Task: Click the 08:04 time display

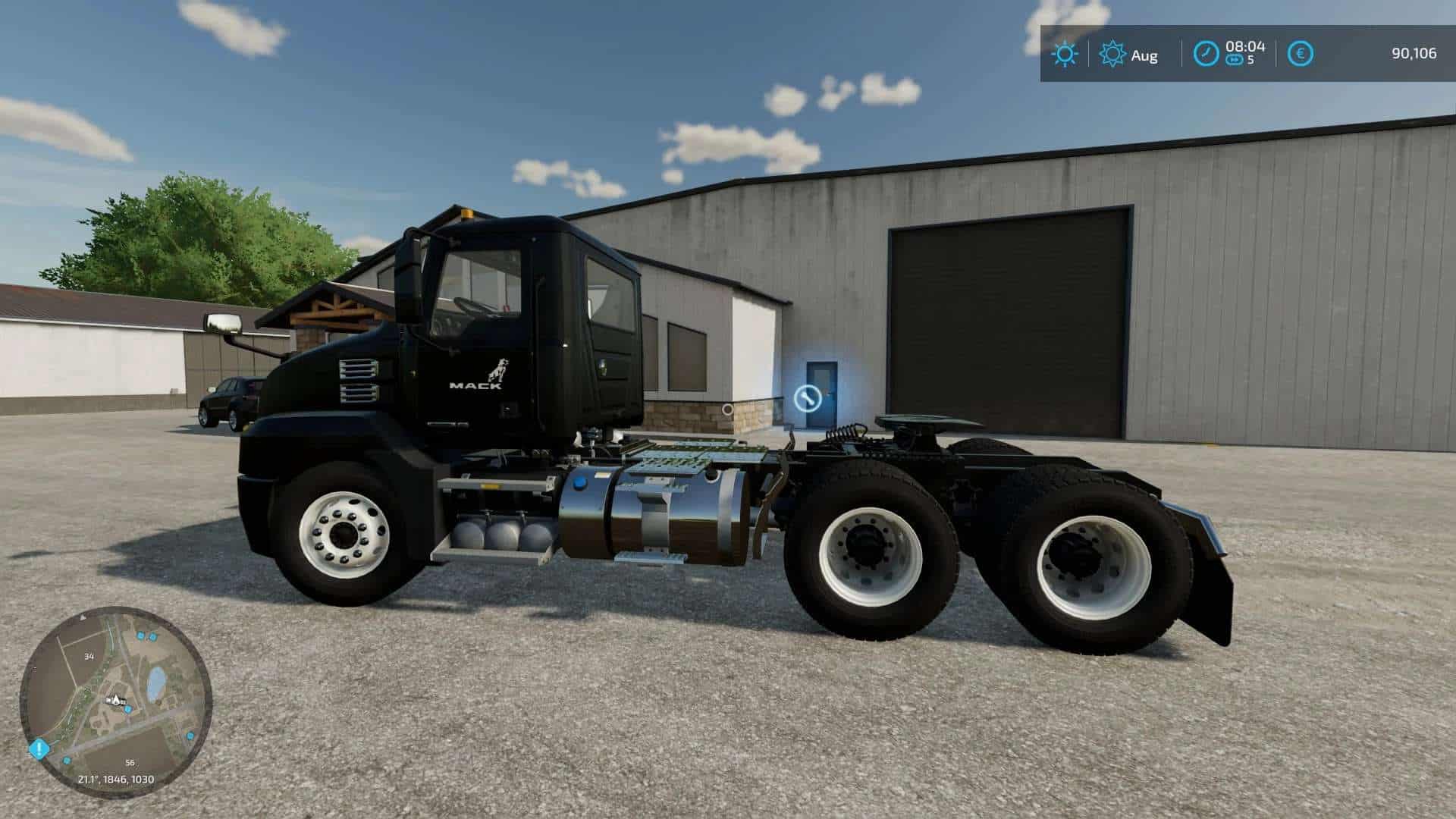Action: pyautogui.click(x=1247, y=47)
